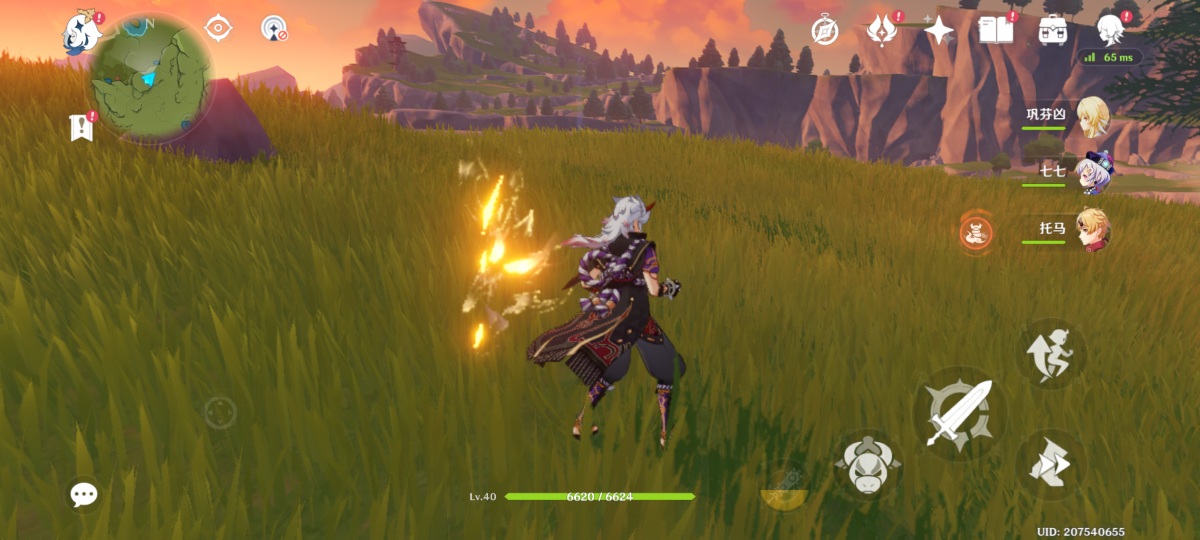Switch to party member 七七
Screen dimensions: 1200x540
tap(1091, 173)
